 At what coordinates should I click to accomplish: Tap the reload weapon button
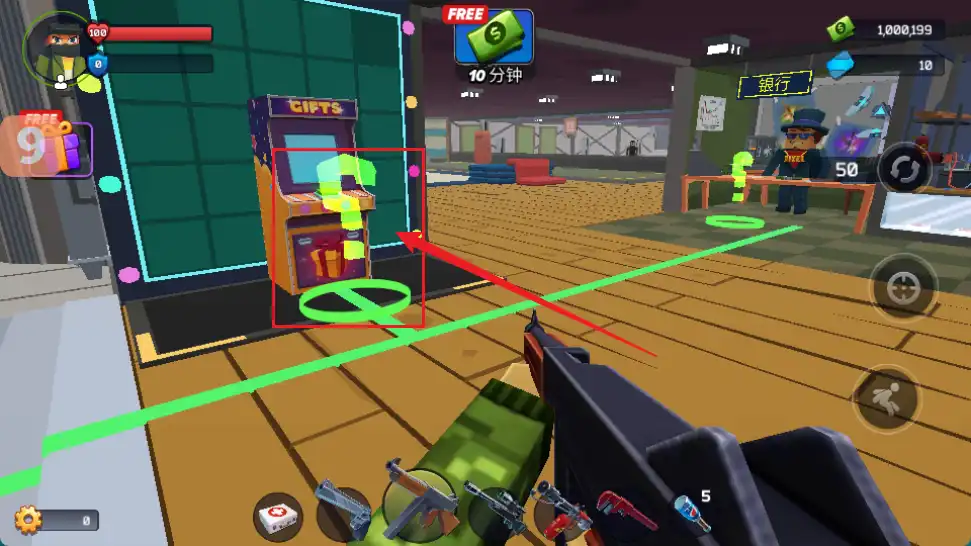(904, 168)
